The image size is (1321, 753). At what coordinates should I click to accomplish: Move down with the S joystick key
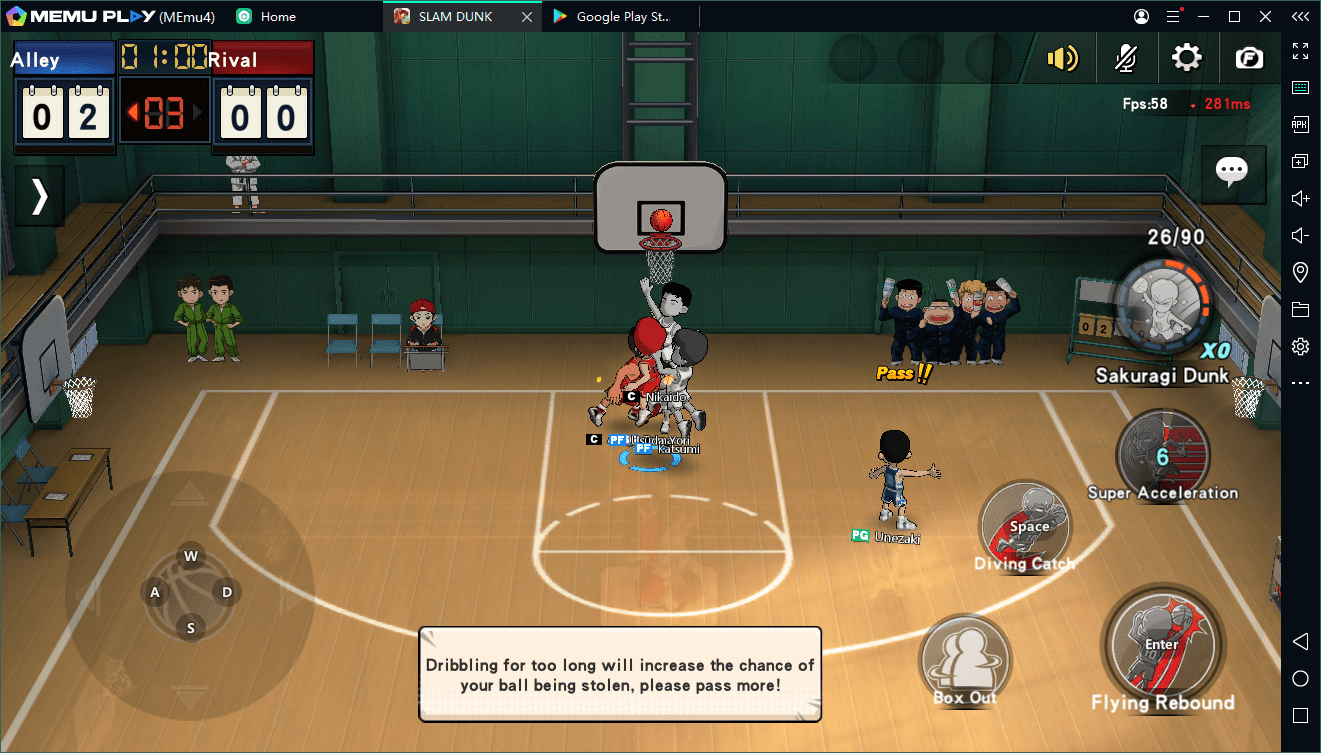tap(191, 628)
